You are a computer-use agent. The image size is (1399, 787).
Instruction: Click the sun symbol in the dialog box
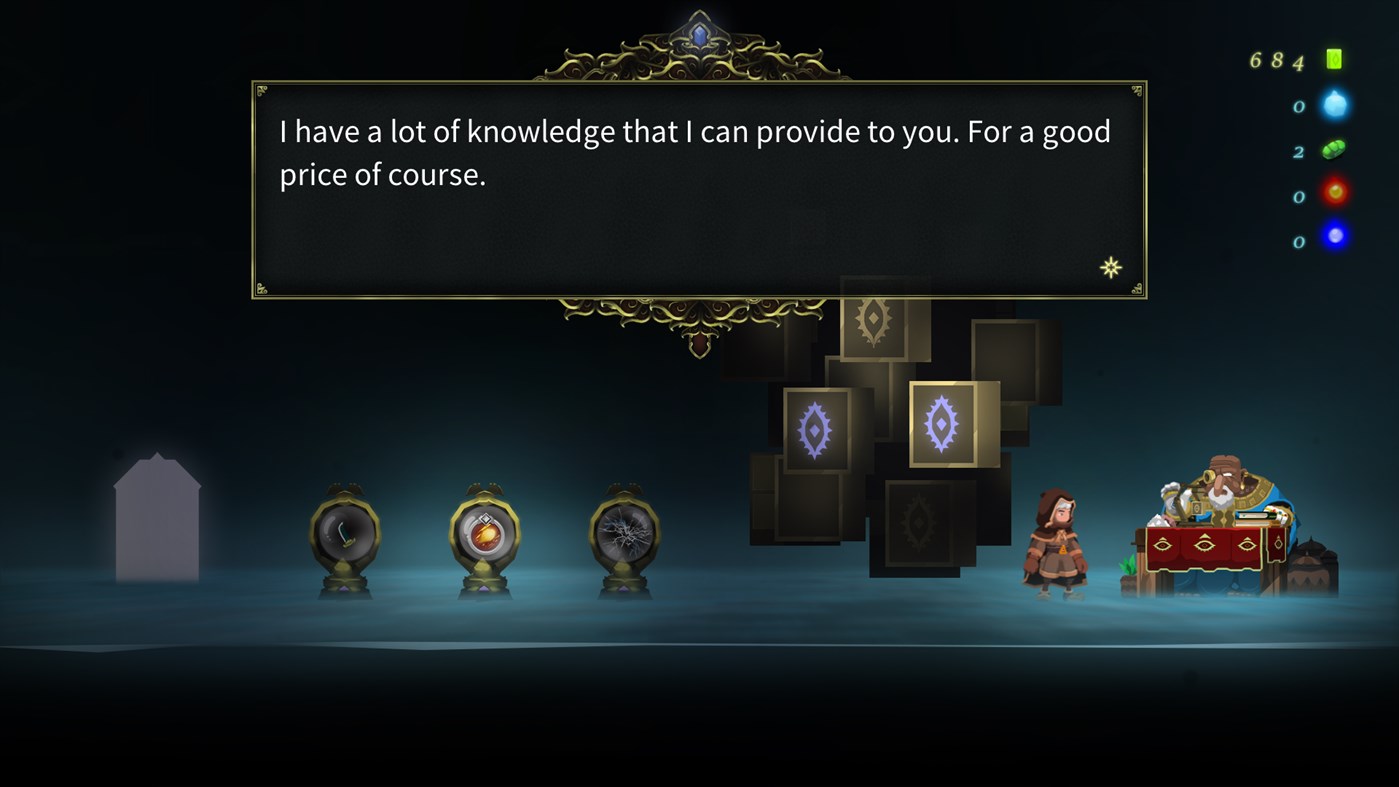point(1110,267)
